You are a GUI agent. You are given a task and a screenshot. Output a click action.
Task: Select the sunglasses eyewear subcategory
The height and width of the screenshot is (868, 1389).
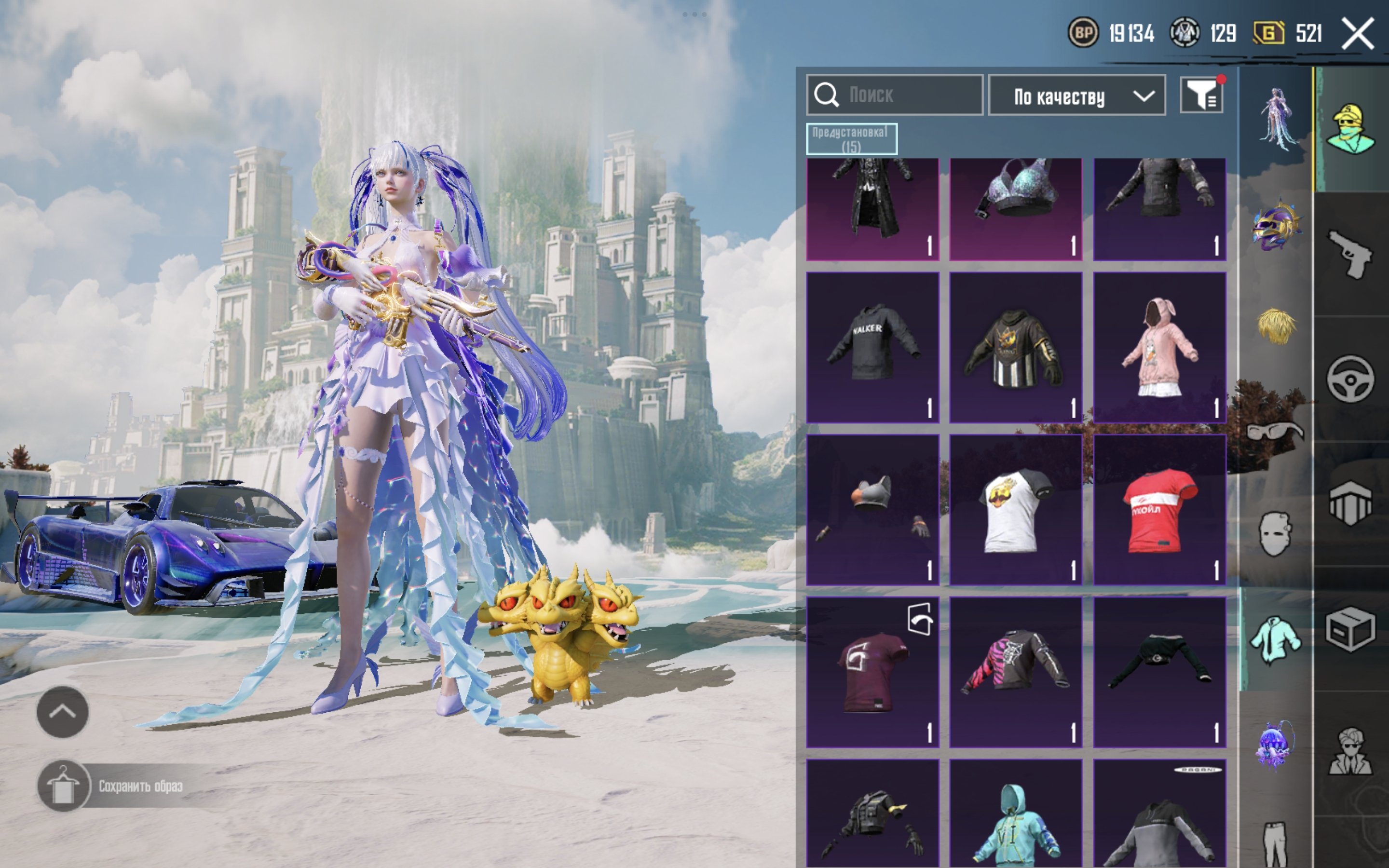tap(1275, 431)
